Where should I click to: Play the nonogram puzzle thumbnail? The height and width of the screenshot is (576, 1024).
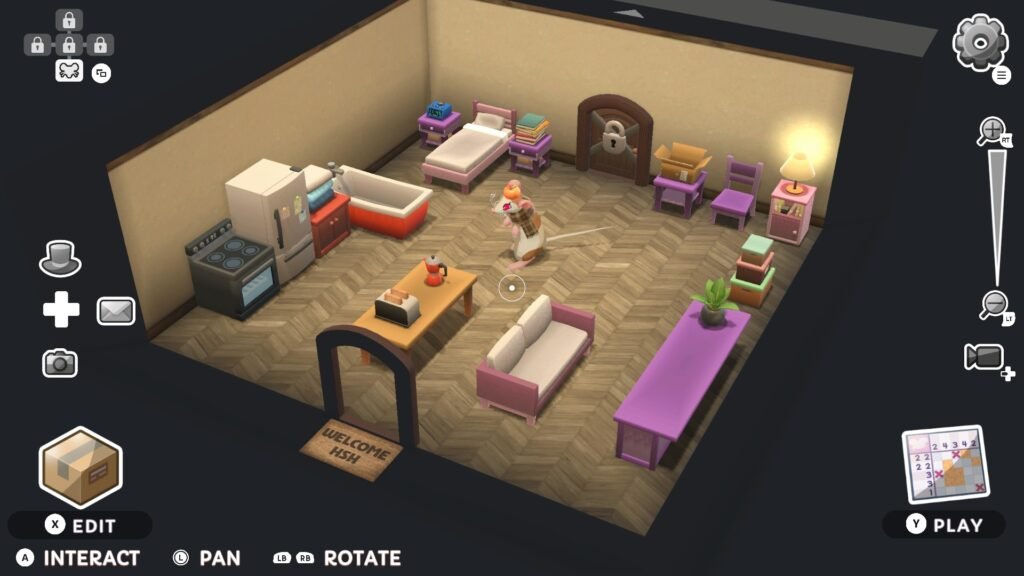944,465
